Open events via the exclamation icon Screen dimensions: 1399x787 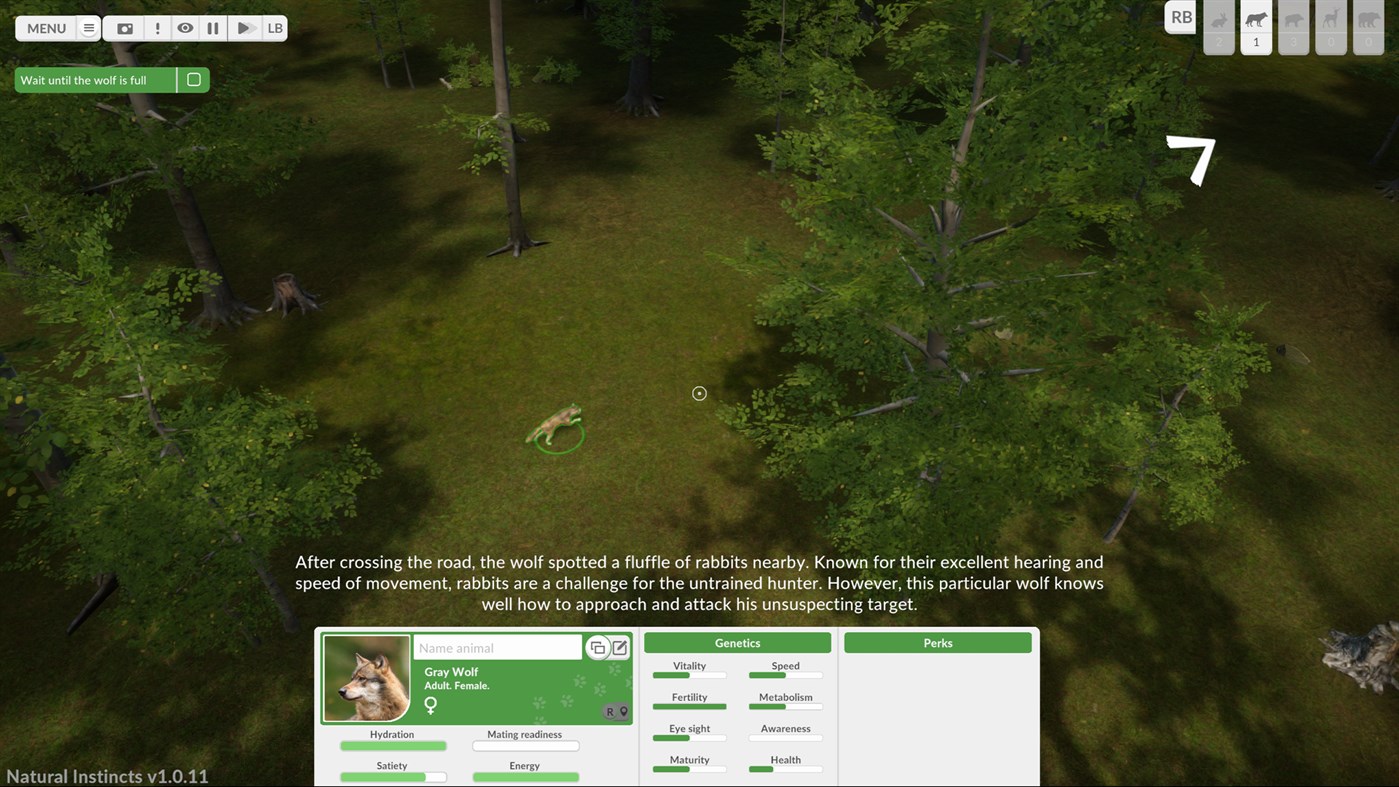pyautogui.click(x=157, y=28)
